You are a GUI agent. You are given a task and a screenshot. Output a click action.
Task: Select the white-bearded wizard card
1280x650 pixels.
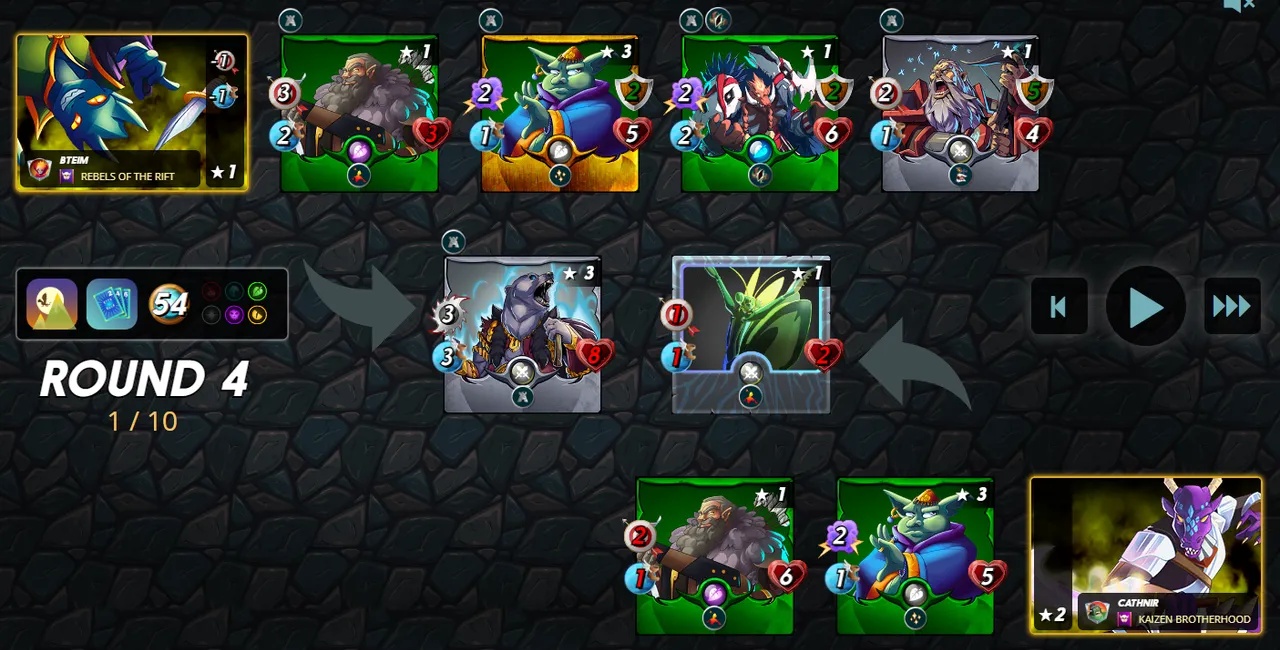point(960,113)
